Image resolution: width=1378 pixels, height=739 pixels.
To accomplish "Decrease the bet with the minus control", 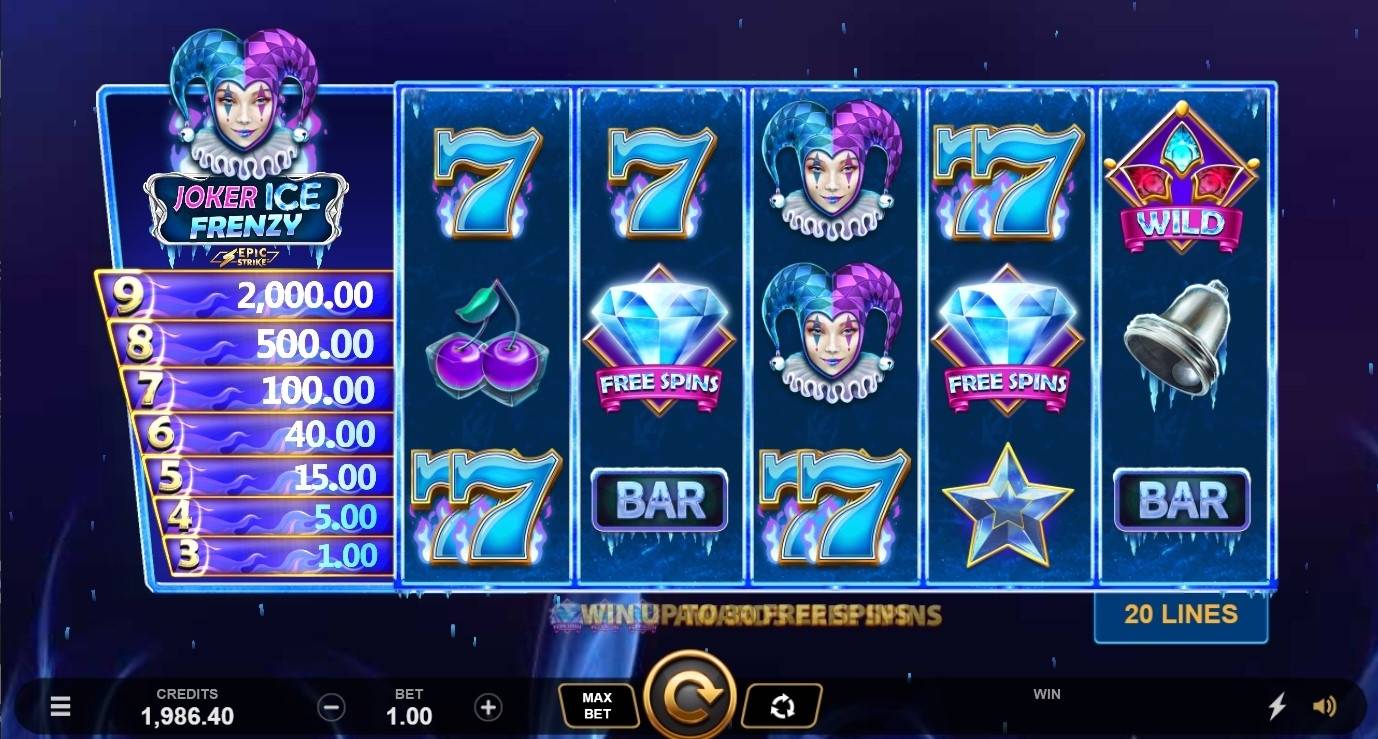I will point(333,706).
